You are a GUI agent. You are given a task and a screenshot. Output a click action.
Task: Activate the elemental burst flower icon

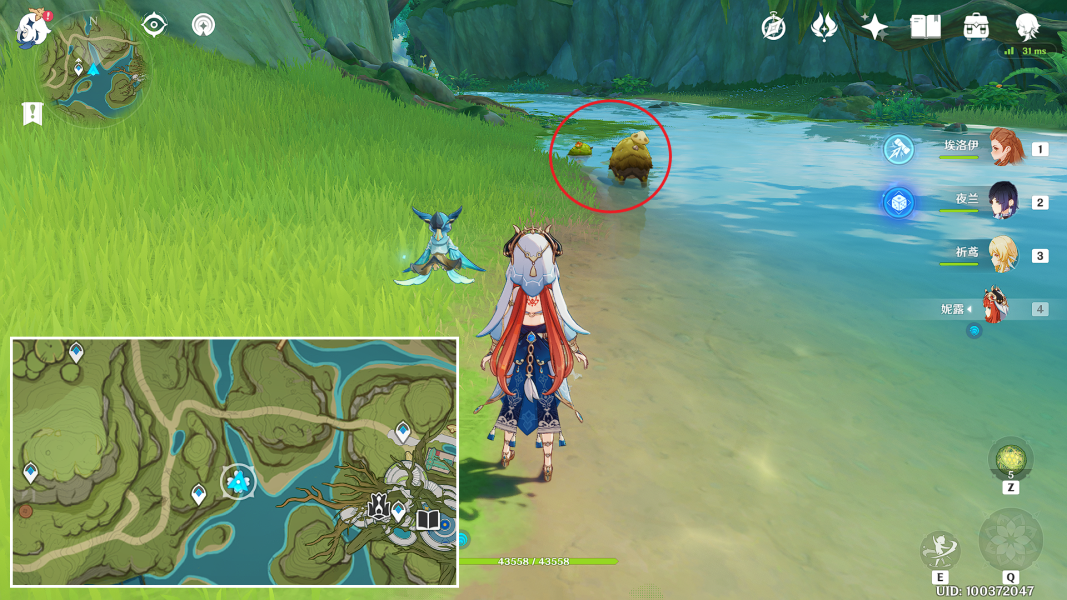[x=1010, y=540]
